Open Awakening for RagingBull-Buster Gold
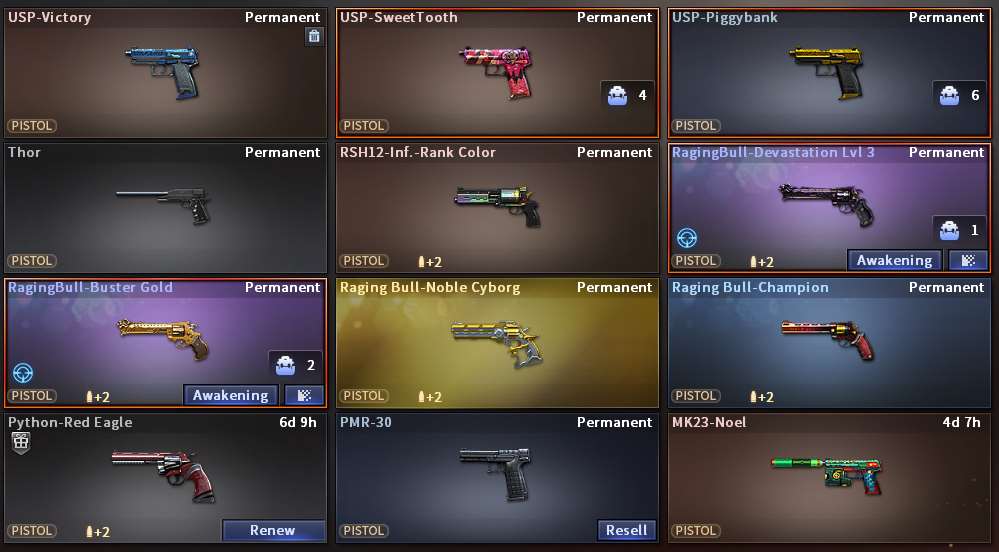Viewport: 999px width, 552px height. [x=230, y=395]
